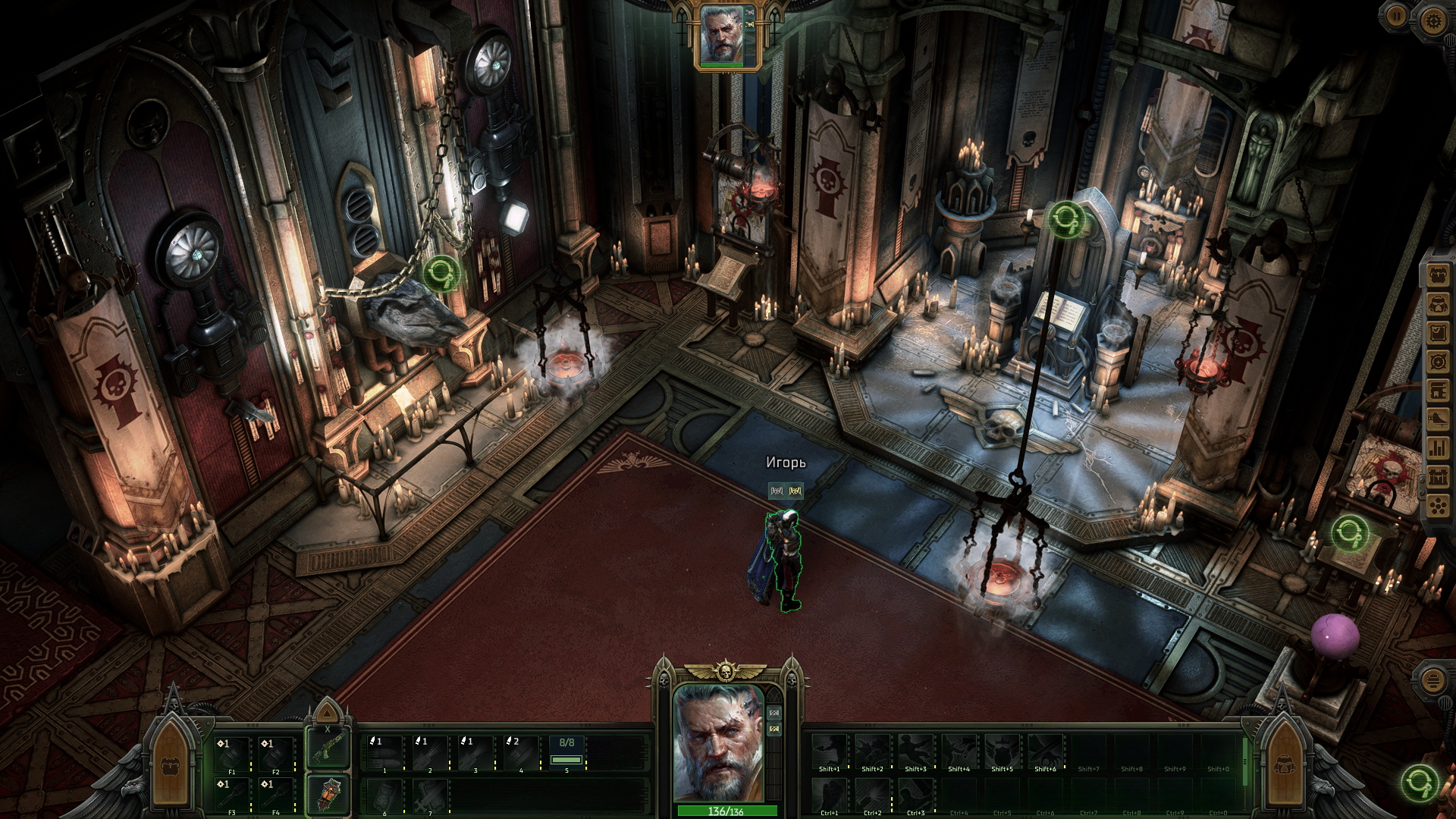Expand the arrow above the weapon sets
The width and height of the screenshot is (1456, 819).
click(327, 713)
